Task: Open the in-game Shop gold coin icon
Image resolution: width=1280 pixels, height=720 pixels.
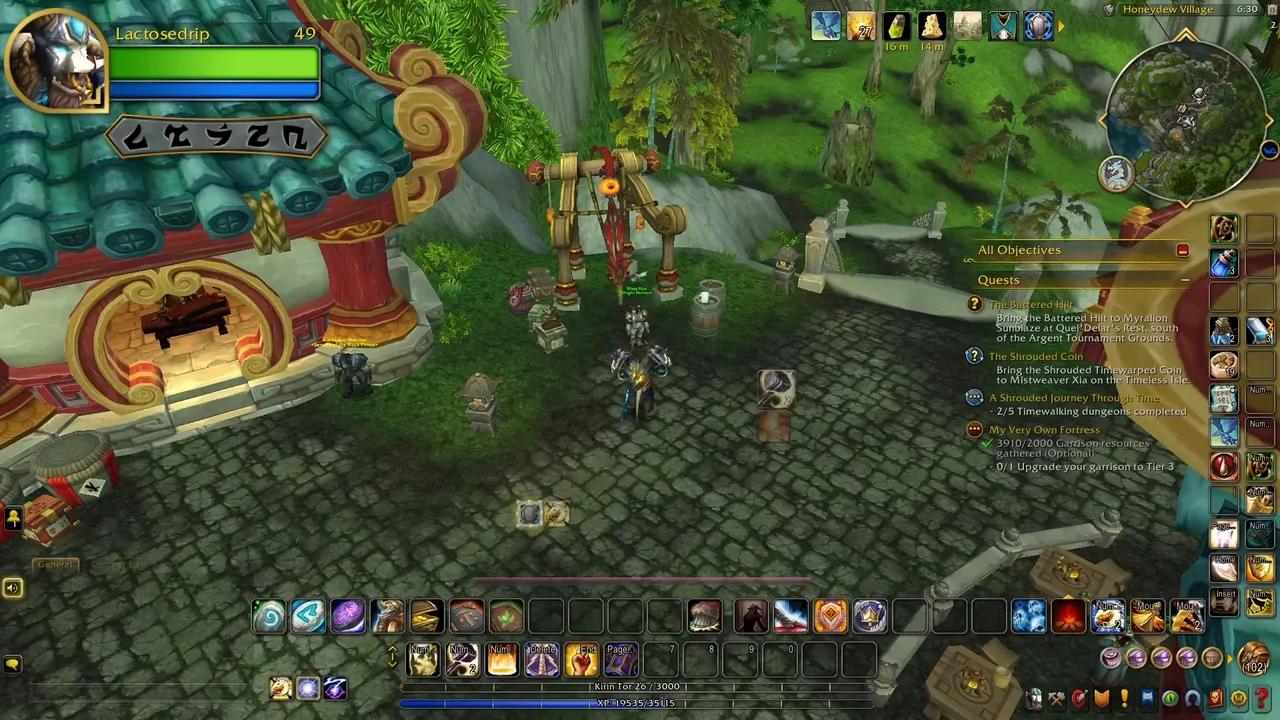Action: point(1240,698)
